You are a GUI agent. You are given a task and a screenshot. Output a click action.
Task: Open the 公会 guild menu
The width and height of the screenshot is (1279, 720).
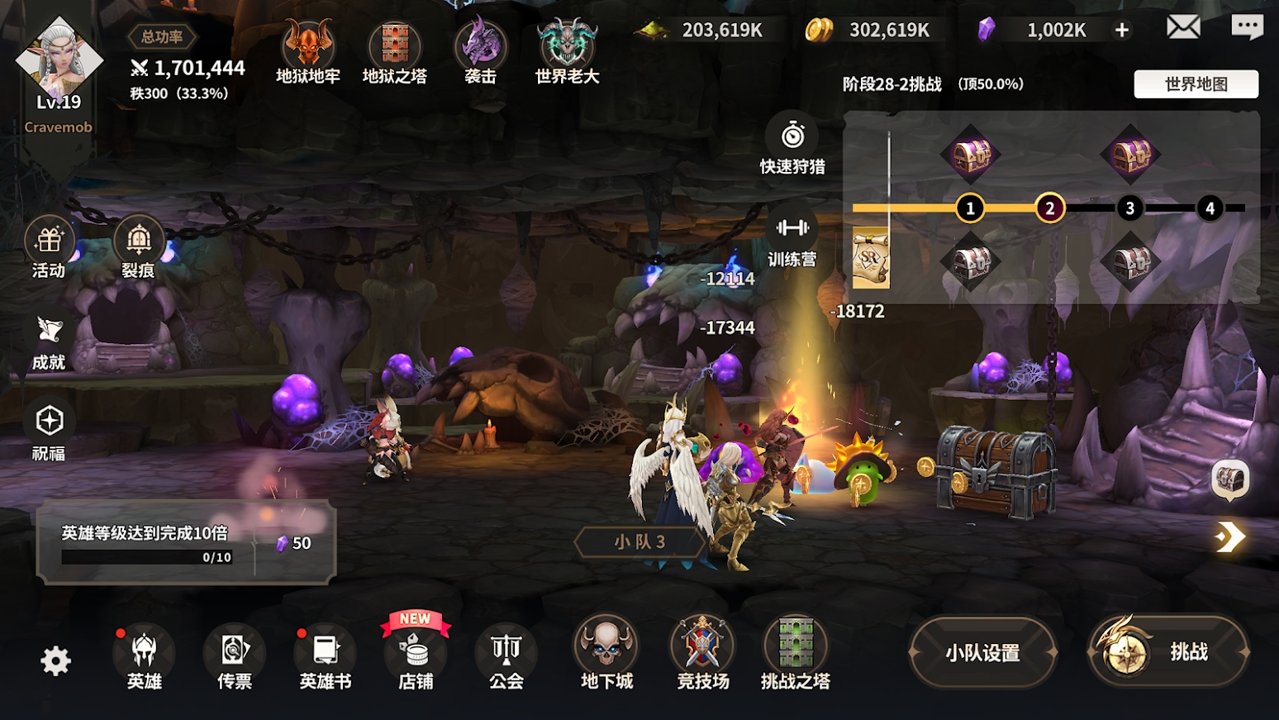506,655
